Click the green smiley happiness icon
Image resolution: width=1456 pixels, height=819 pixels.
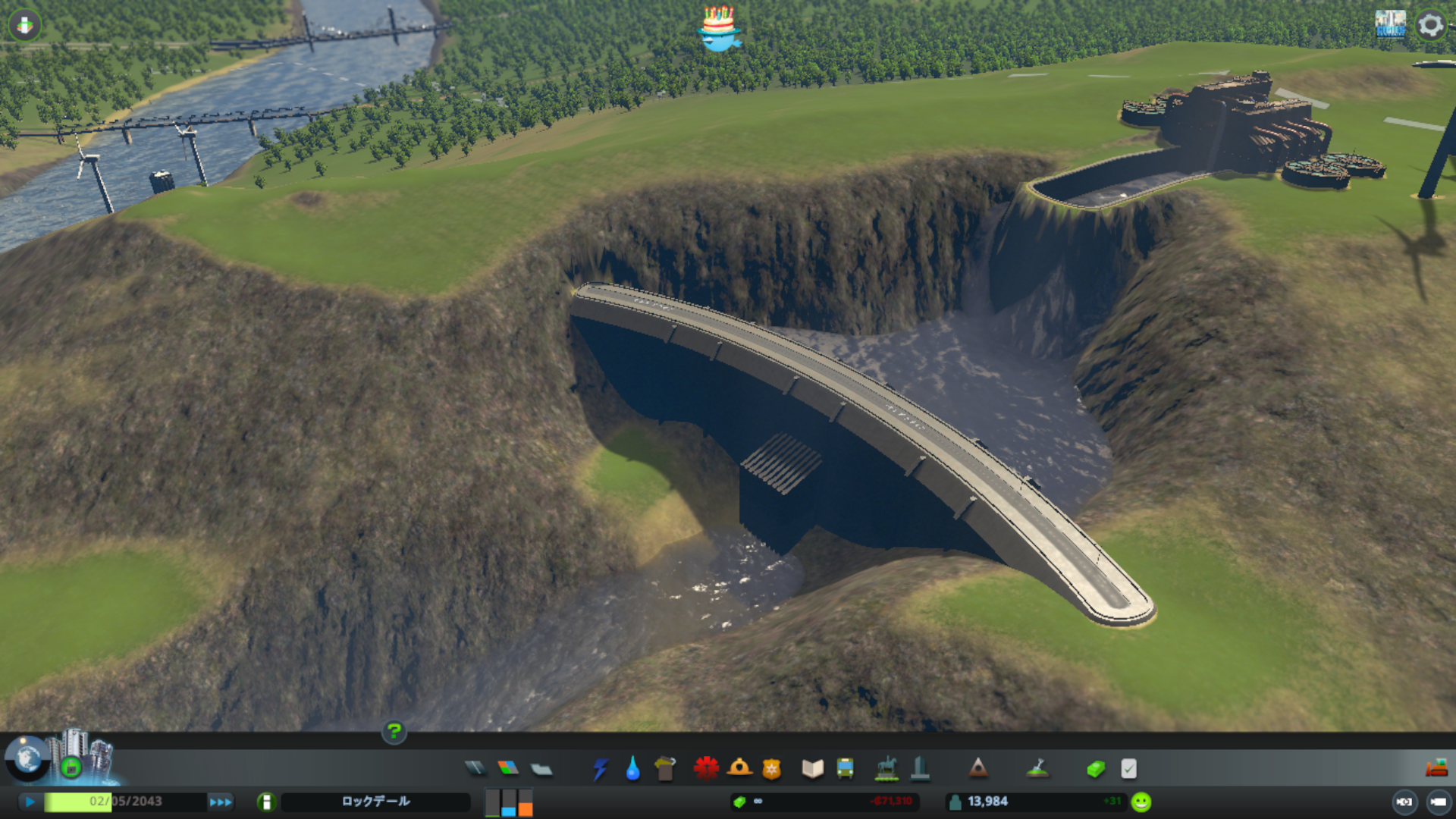1141,802
